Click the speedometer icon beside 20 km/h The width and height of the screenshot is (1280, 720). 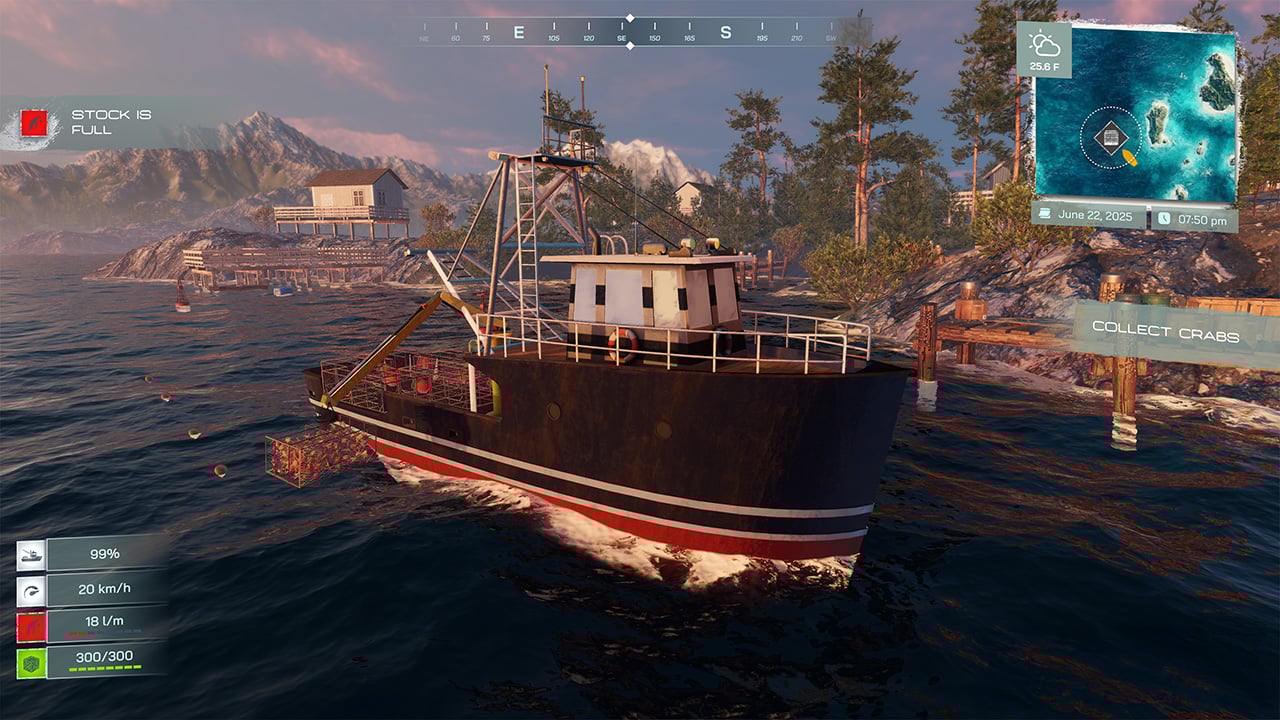tap(32, 589)
